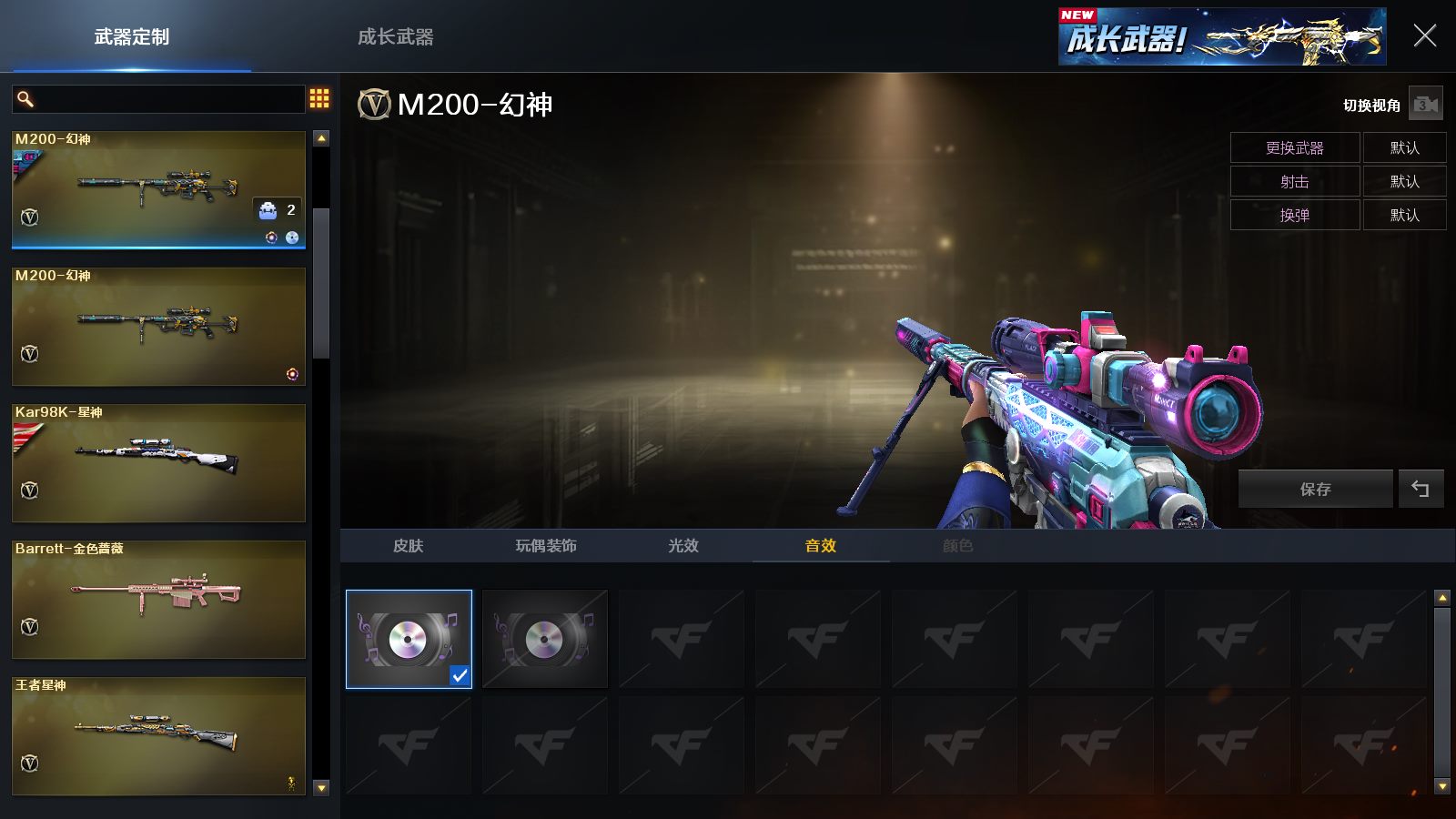
Task: Switch to the 武器定制 tab
Action: point(132,37)
